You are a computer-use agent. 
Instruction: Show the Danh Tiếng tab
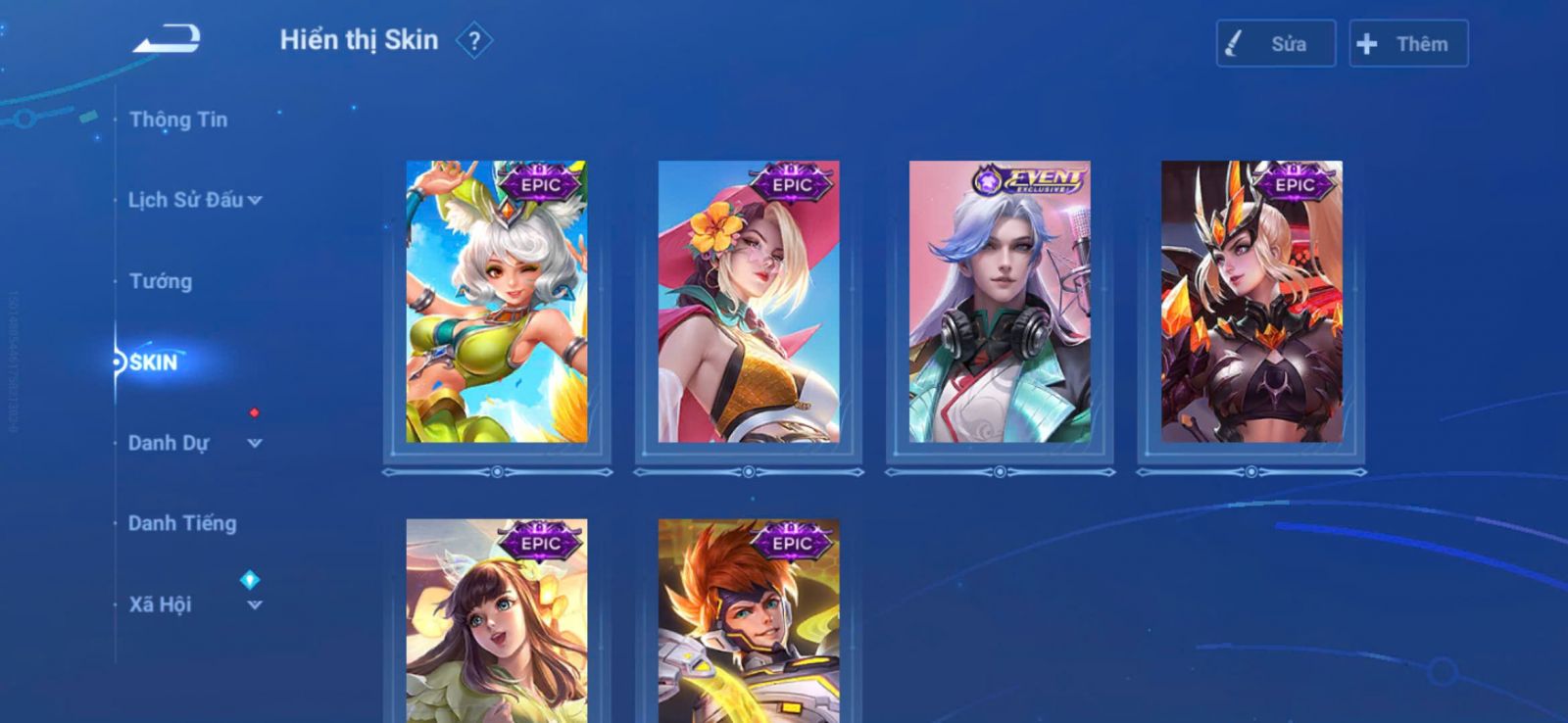coord(182,523)
